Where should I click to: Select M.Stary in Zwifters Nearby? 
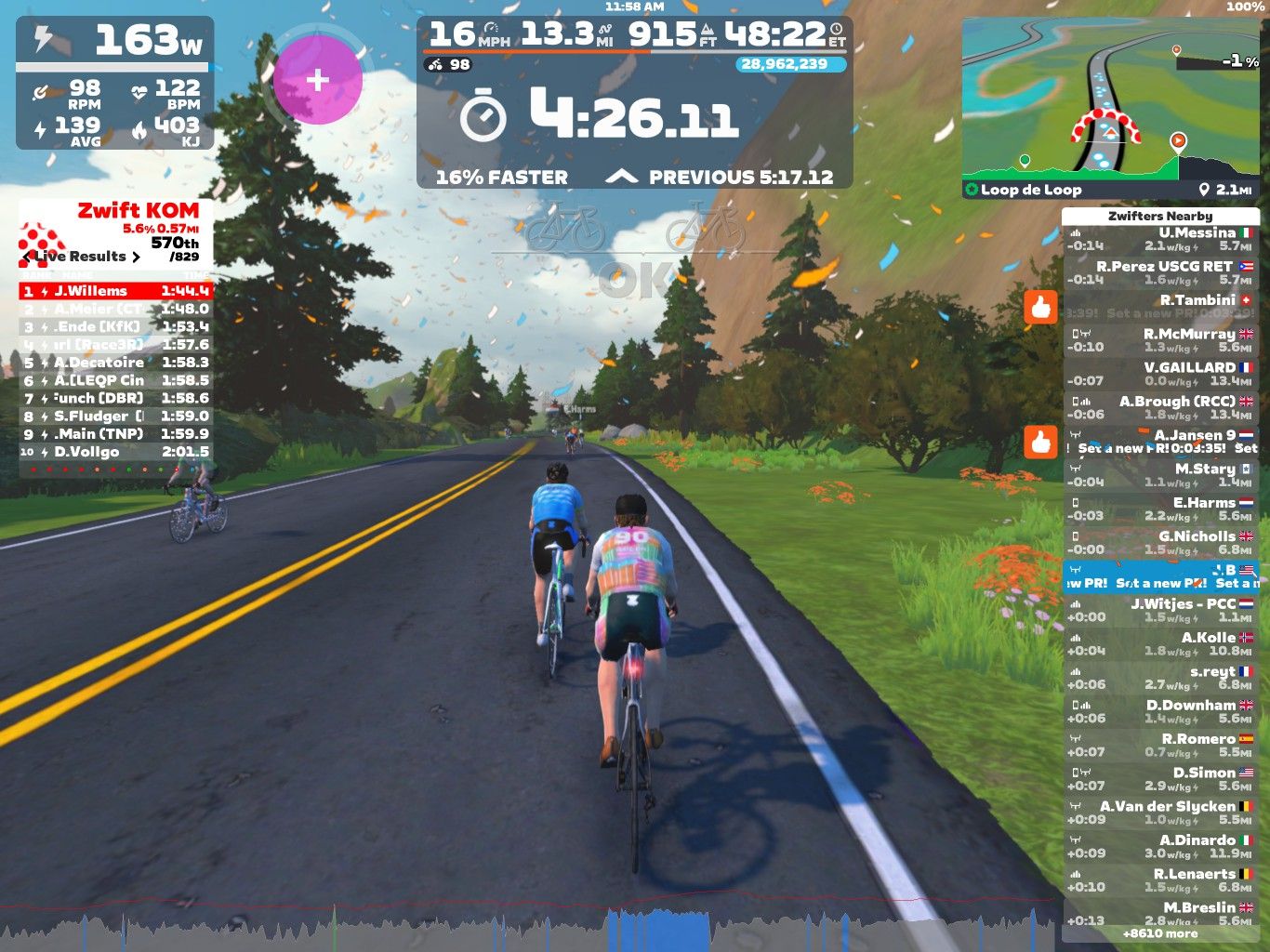[1160, 475]
